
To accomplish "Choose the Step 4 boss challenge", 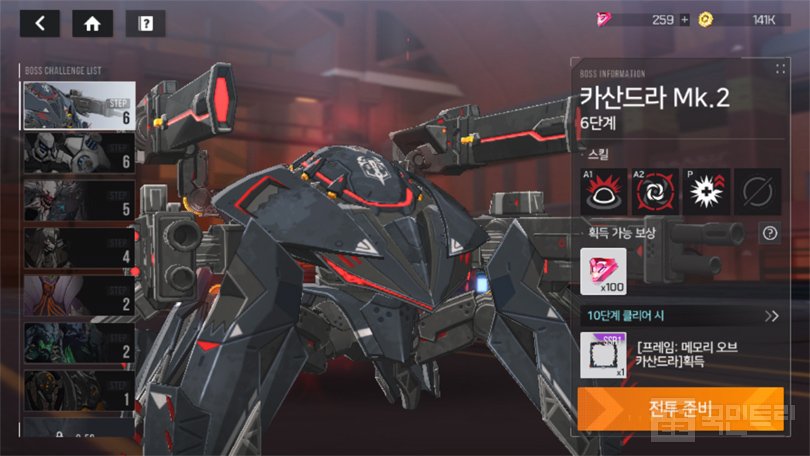I will coord(79,248).
